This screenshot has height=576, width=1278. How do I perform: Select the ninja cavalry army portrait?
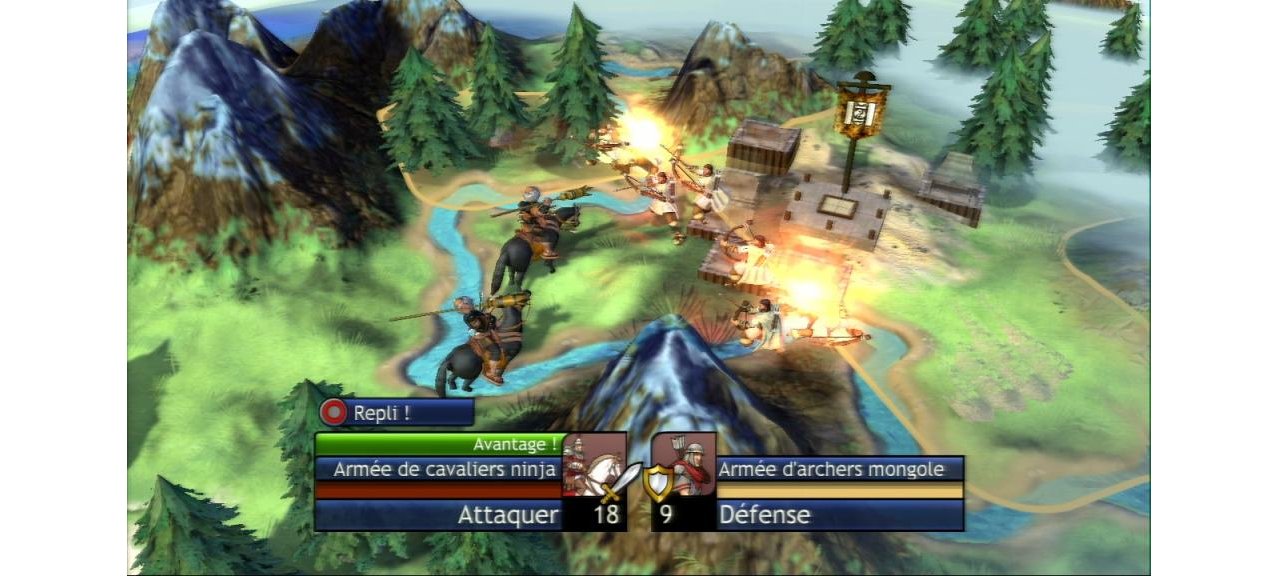coord(593,463)
